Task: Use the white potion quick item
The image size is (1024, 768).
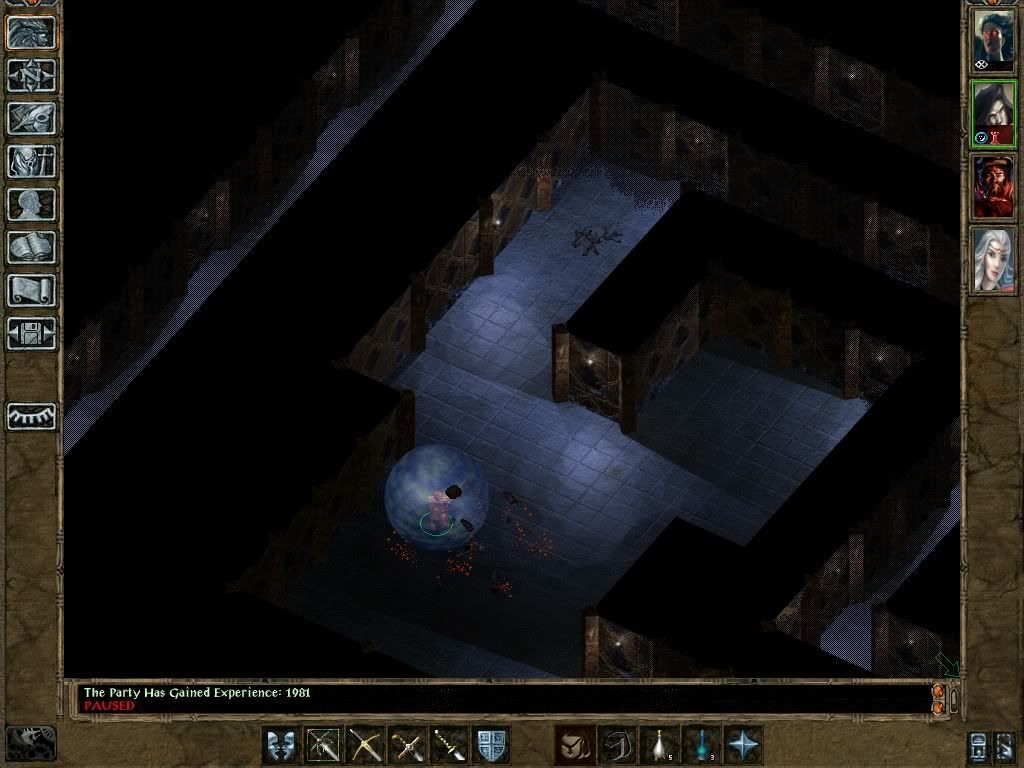Action: [659, 745]
